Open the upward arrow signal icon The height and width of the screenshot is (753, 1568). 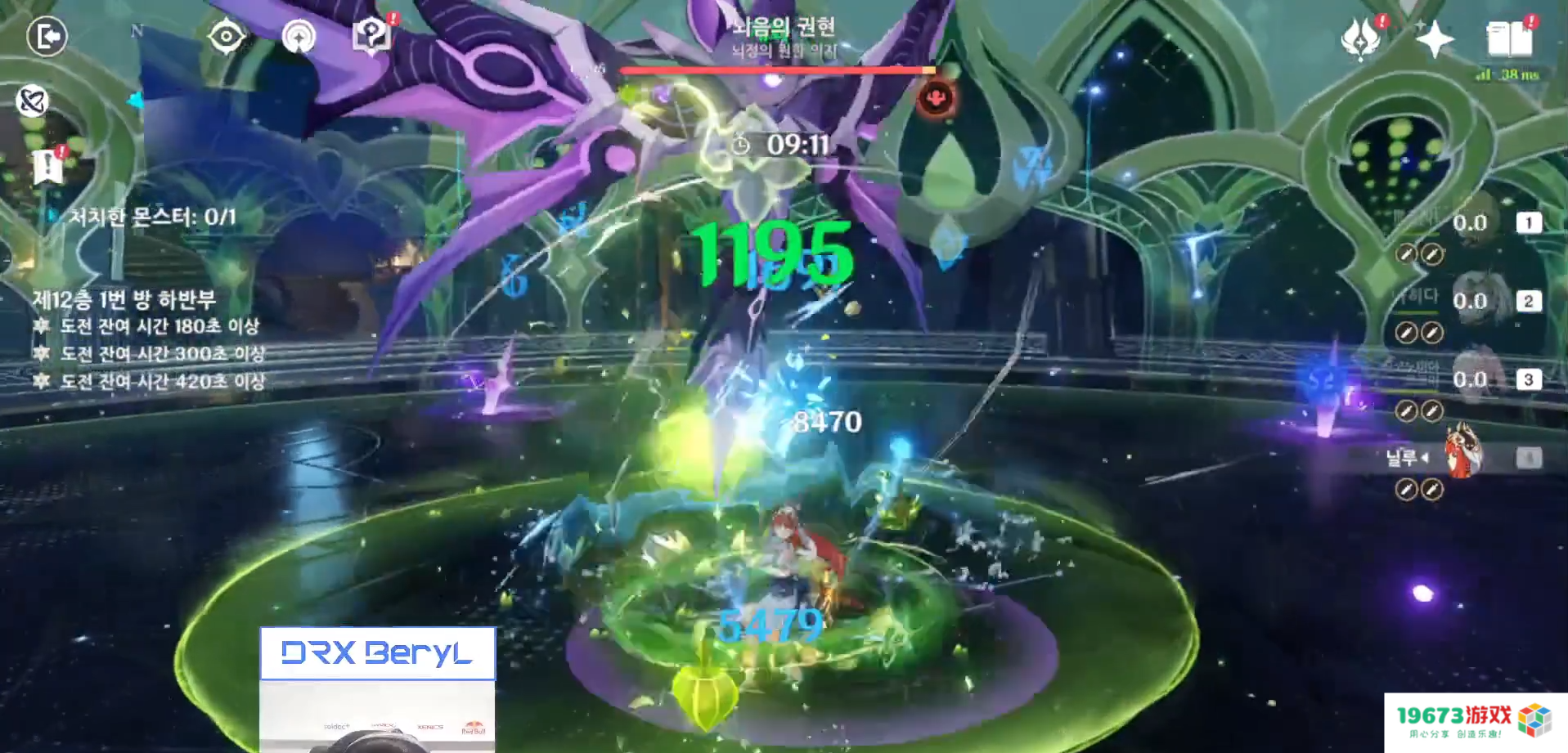click(x=299, y=37)
